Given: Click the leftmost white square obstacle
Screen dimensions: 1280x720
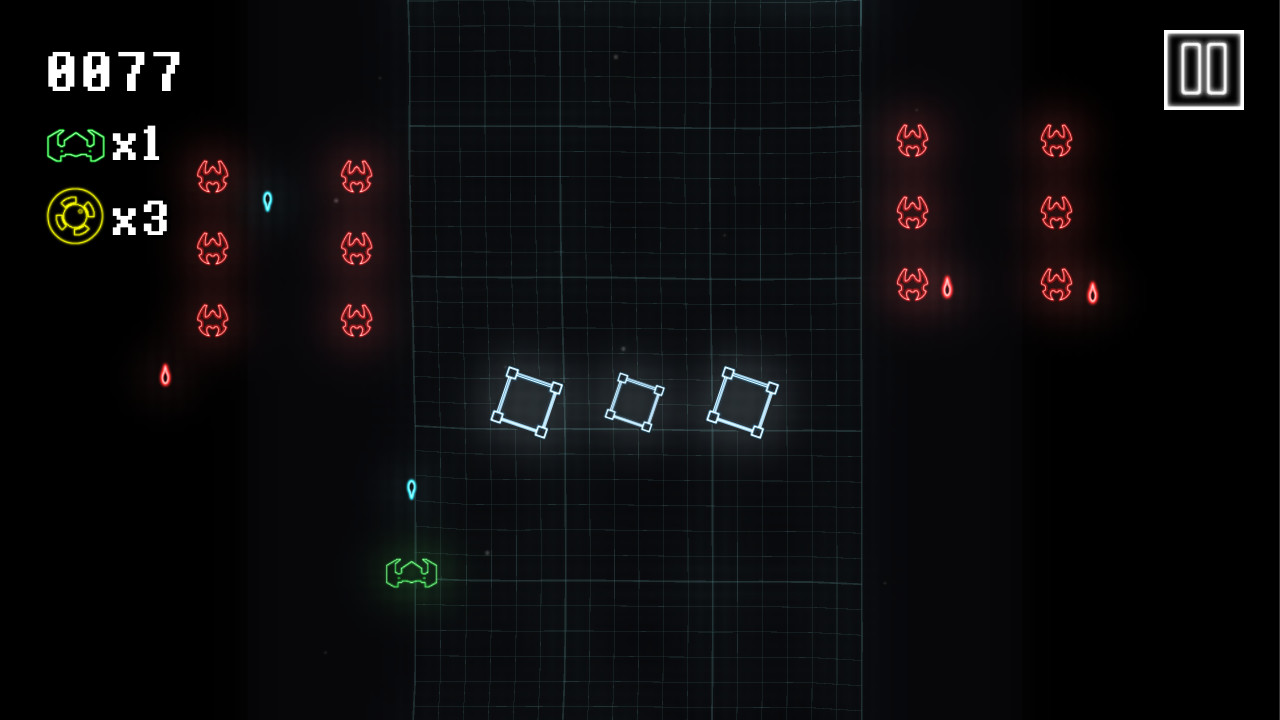Looking at the screenshot, I should 527,403.
